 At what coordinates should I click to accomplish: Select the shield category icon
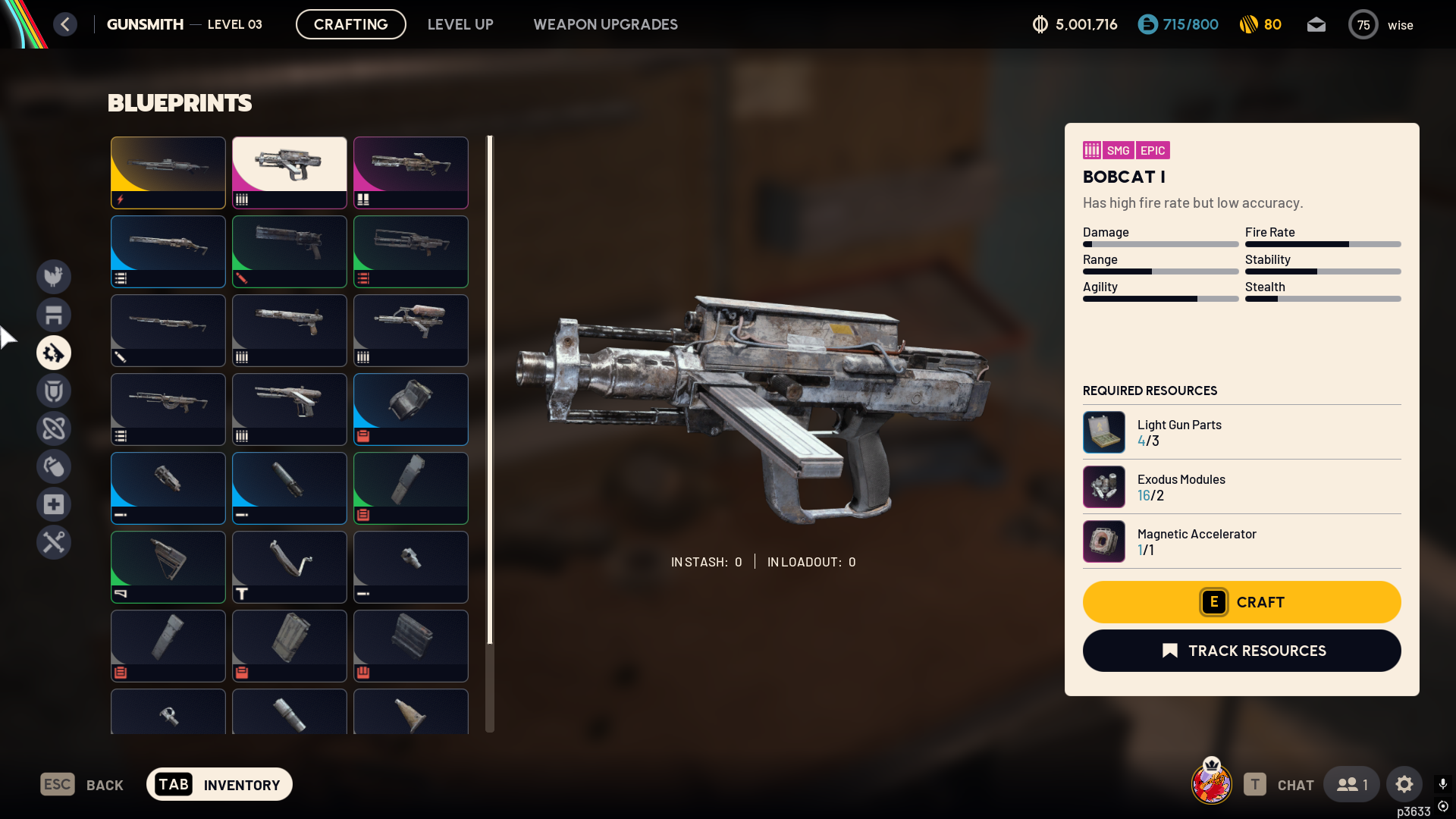pyautogui.click(x=54, y=391)
